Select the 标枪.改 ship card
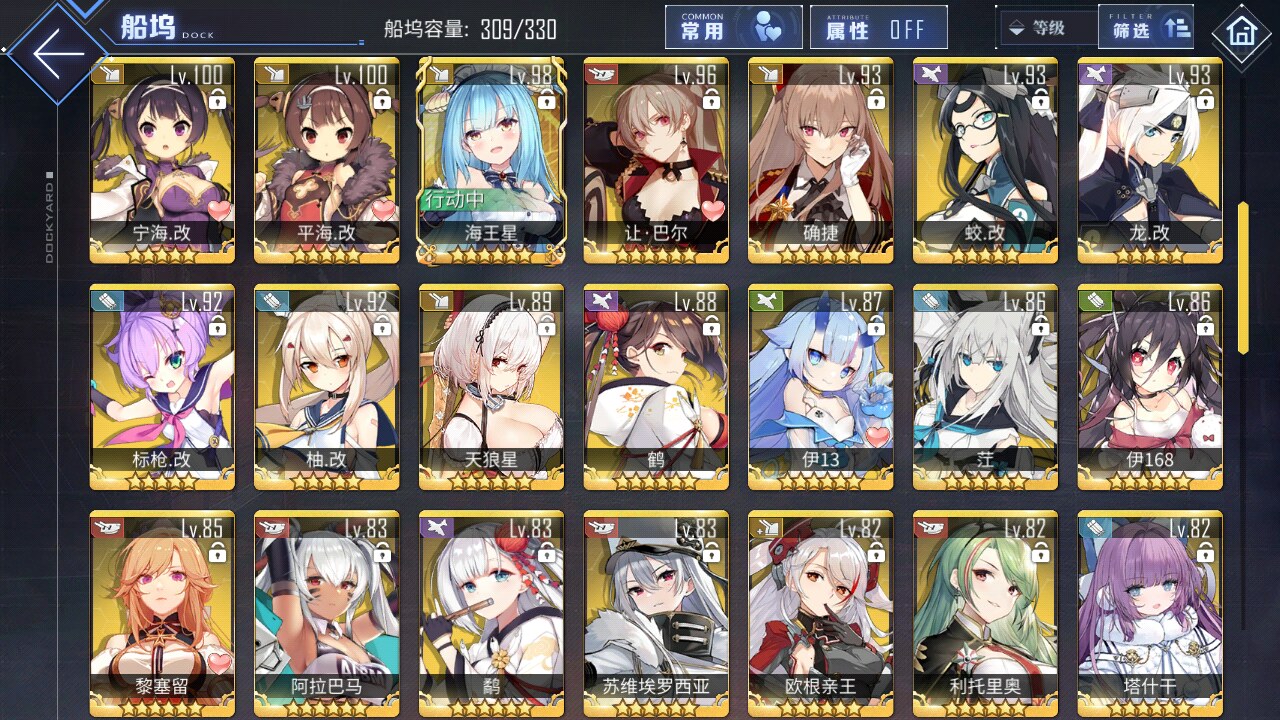This screenshot has height=720, width=1280. tap(162, 387)
